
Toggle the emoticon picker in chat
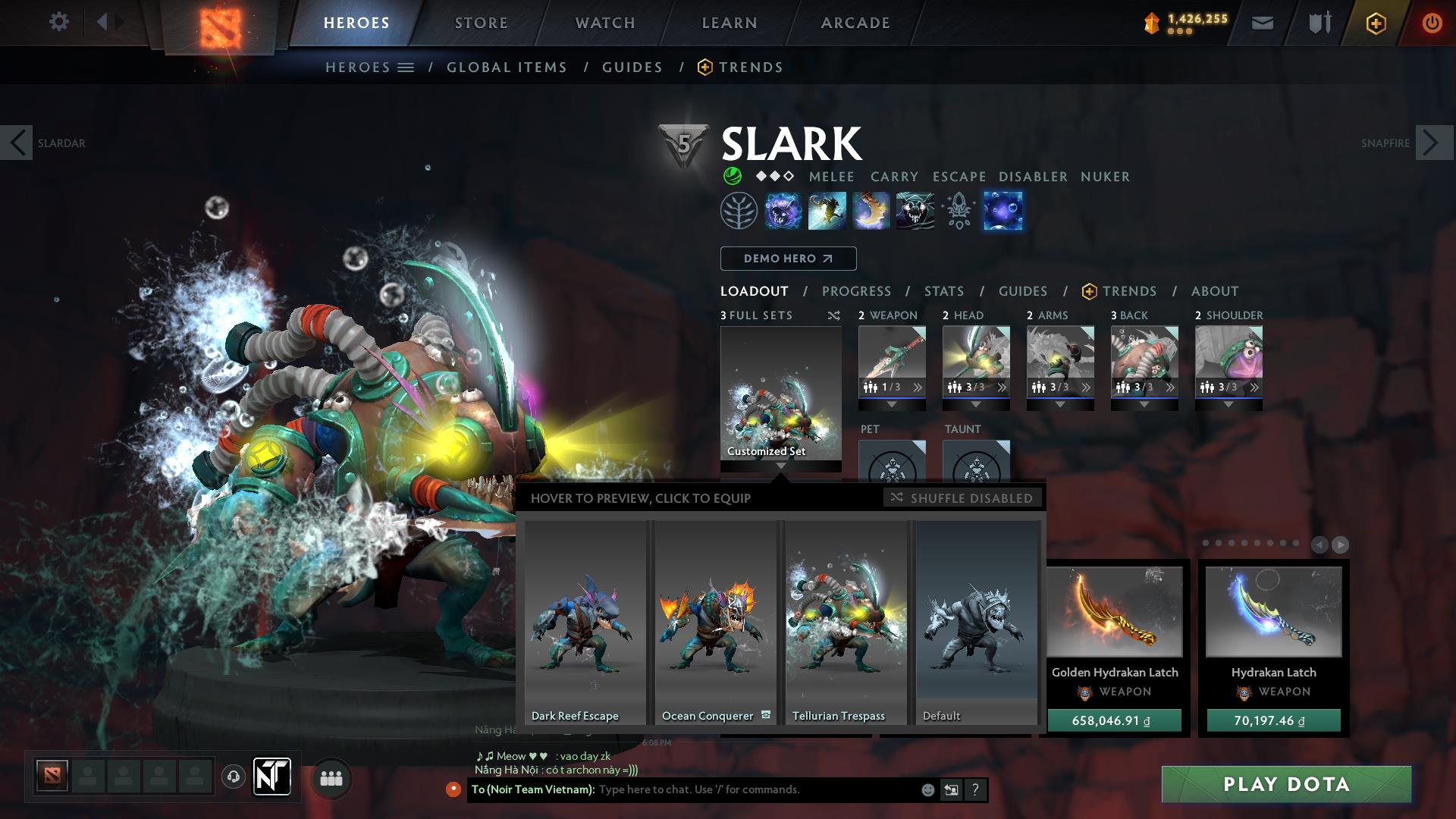coord(927,789)
